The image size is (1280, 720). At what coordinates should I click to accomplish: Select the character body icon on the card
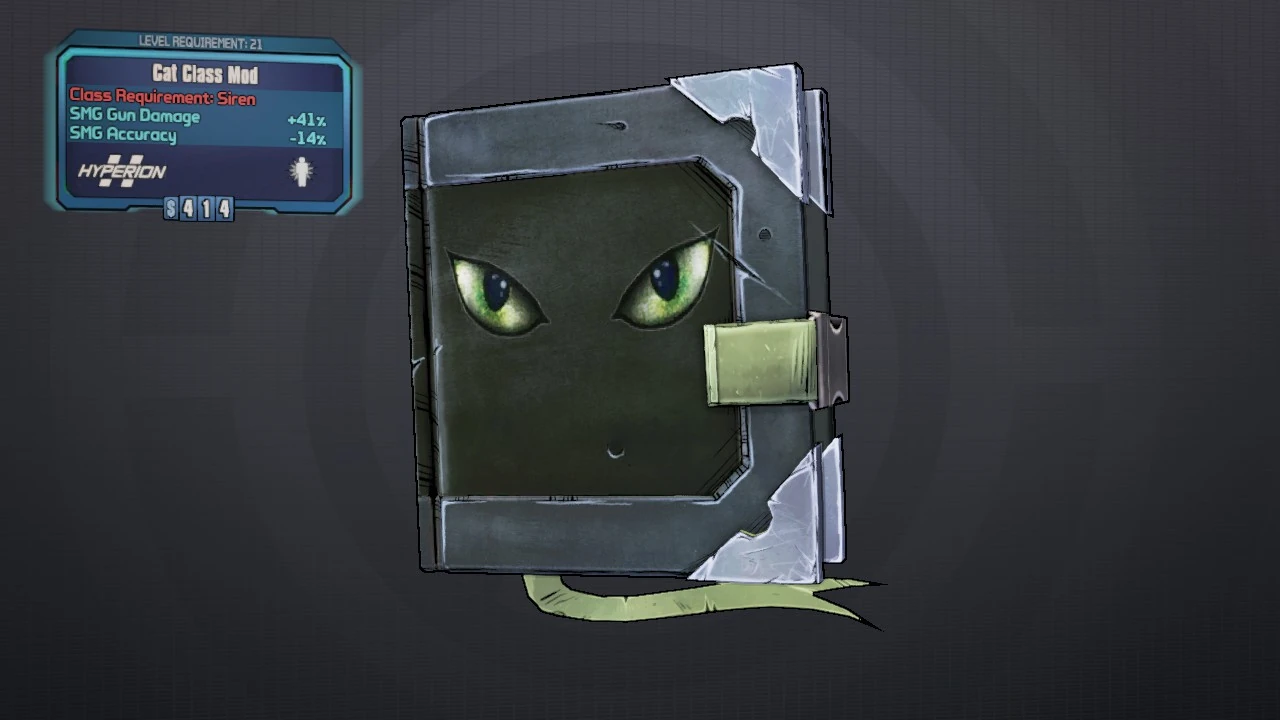302,172
